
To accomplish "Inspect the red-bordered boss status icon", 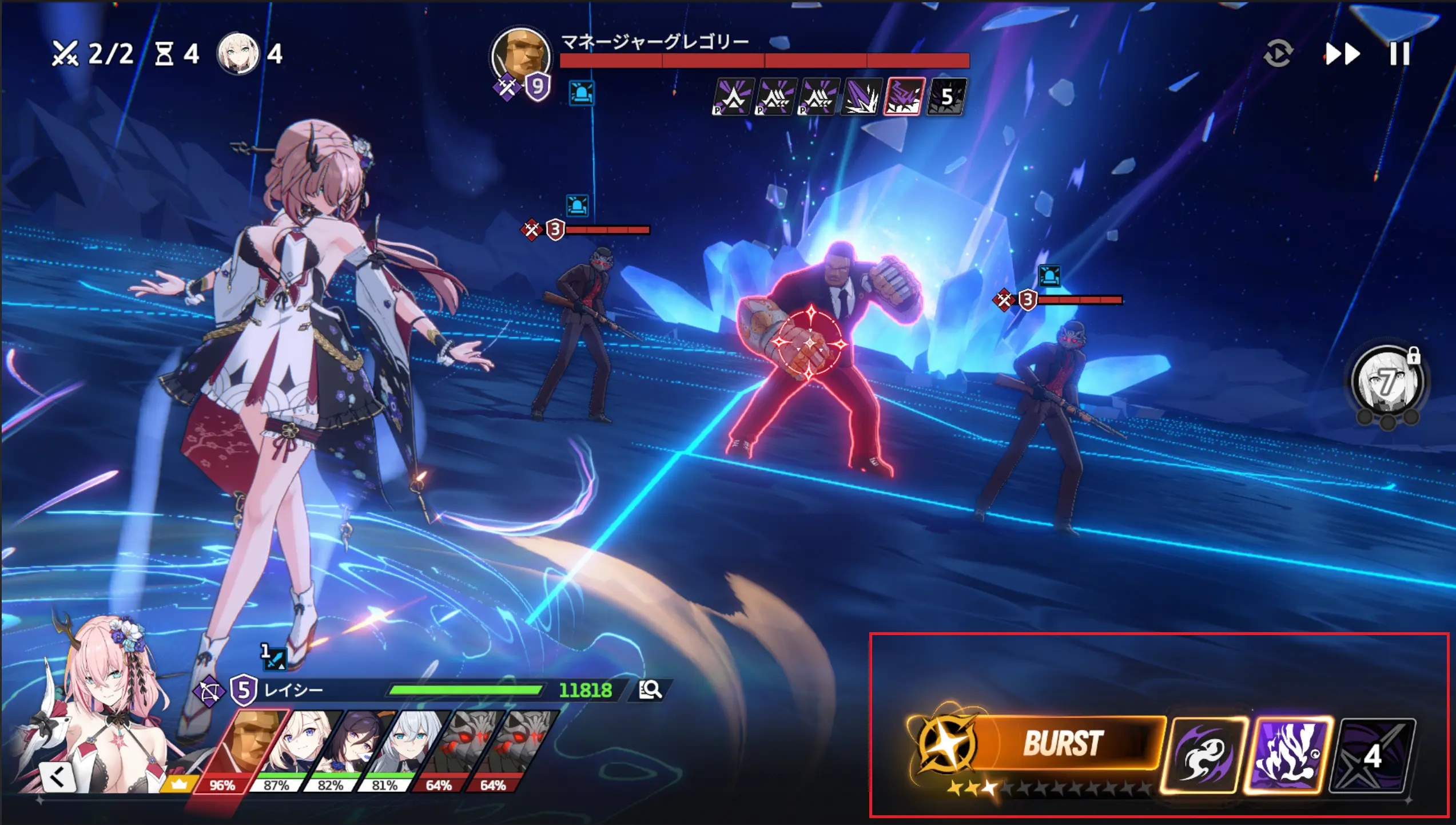I will (904, 97).
